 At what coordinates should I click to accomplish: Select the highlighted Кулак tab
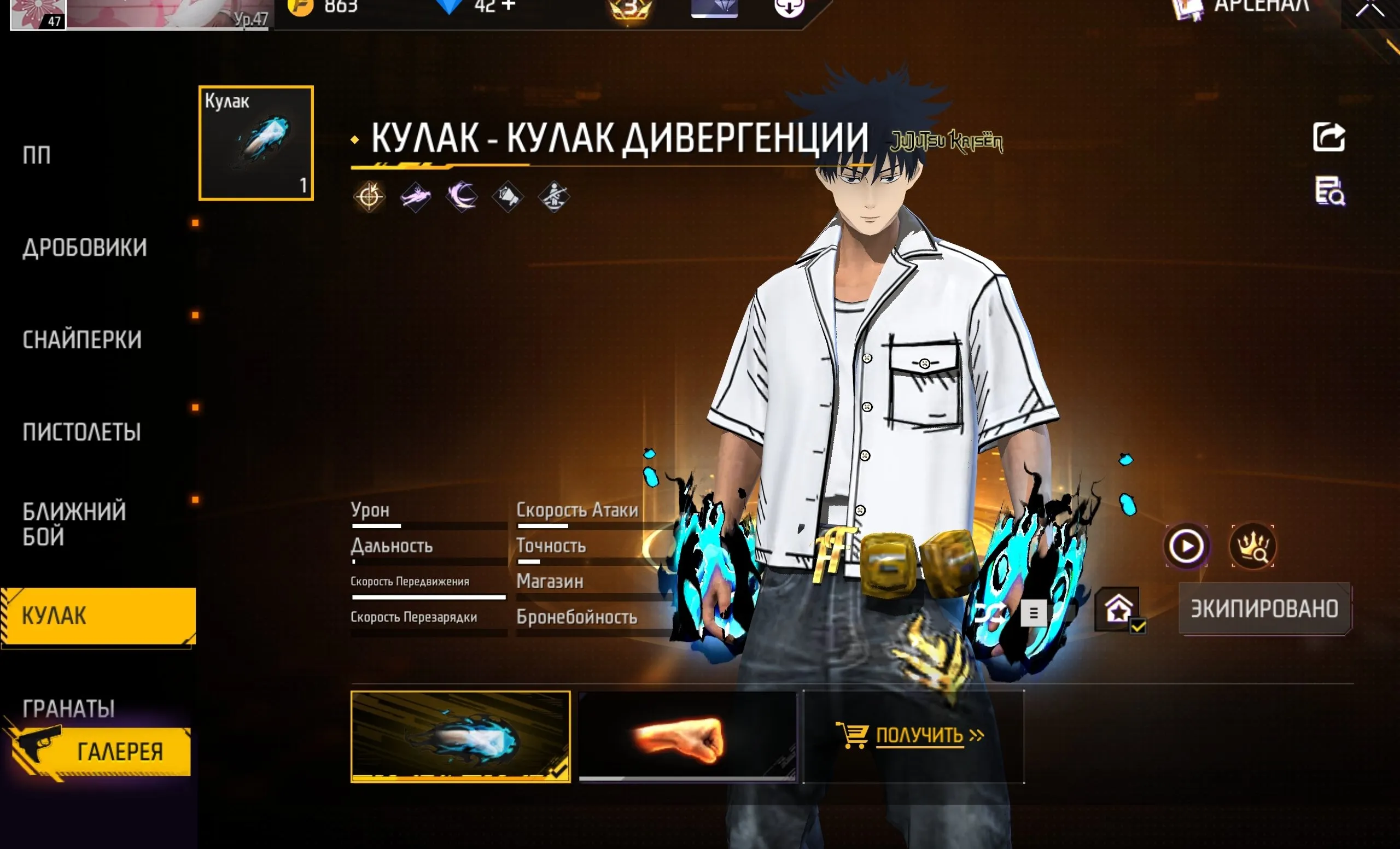coord(98,616)
